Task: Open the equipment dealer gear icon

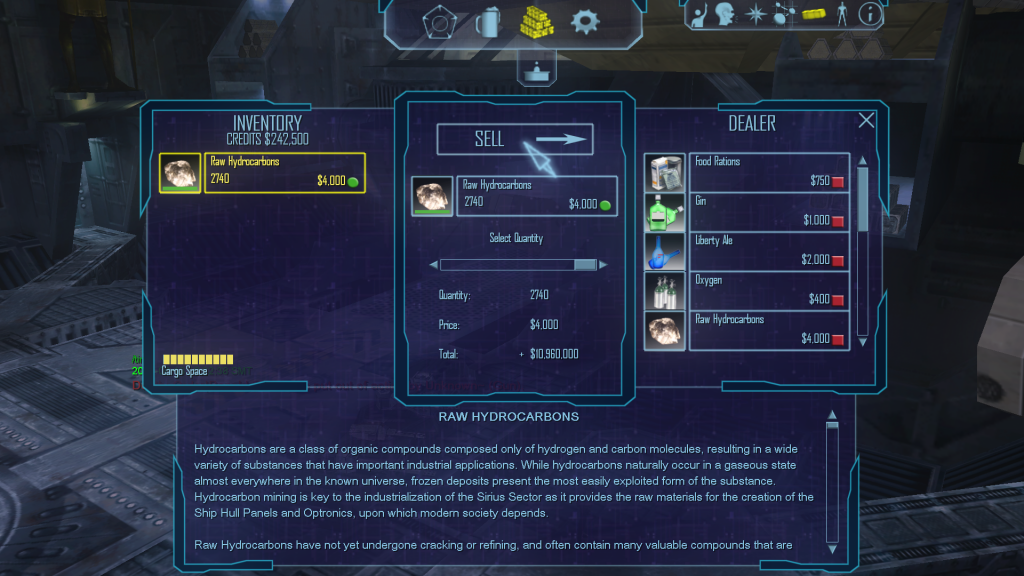Action: (x=585, y=21)
